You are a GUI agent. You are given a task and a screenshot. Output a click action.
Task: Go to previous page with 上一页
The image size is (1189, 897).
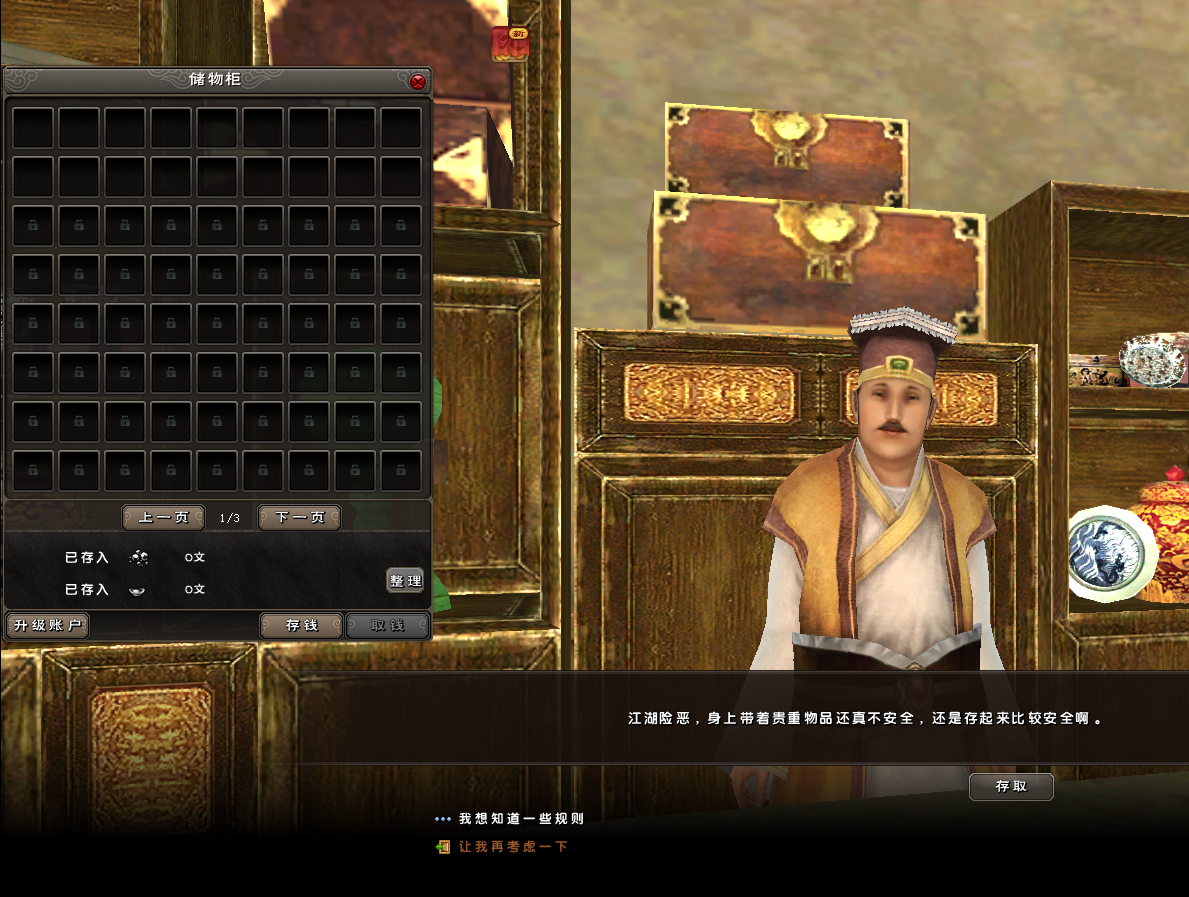[x=163, y=518]
